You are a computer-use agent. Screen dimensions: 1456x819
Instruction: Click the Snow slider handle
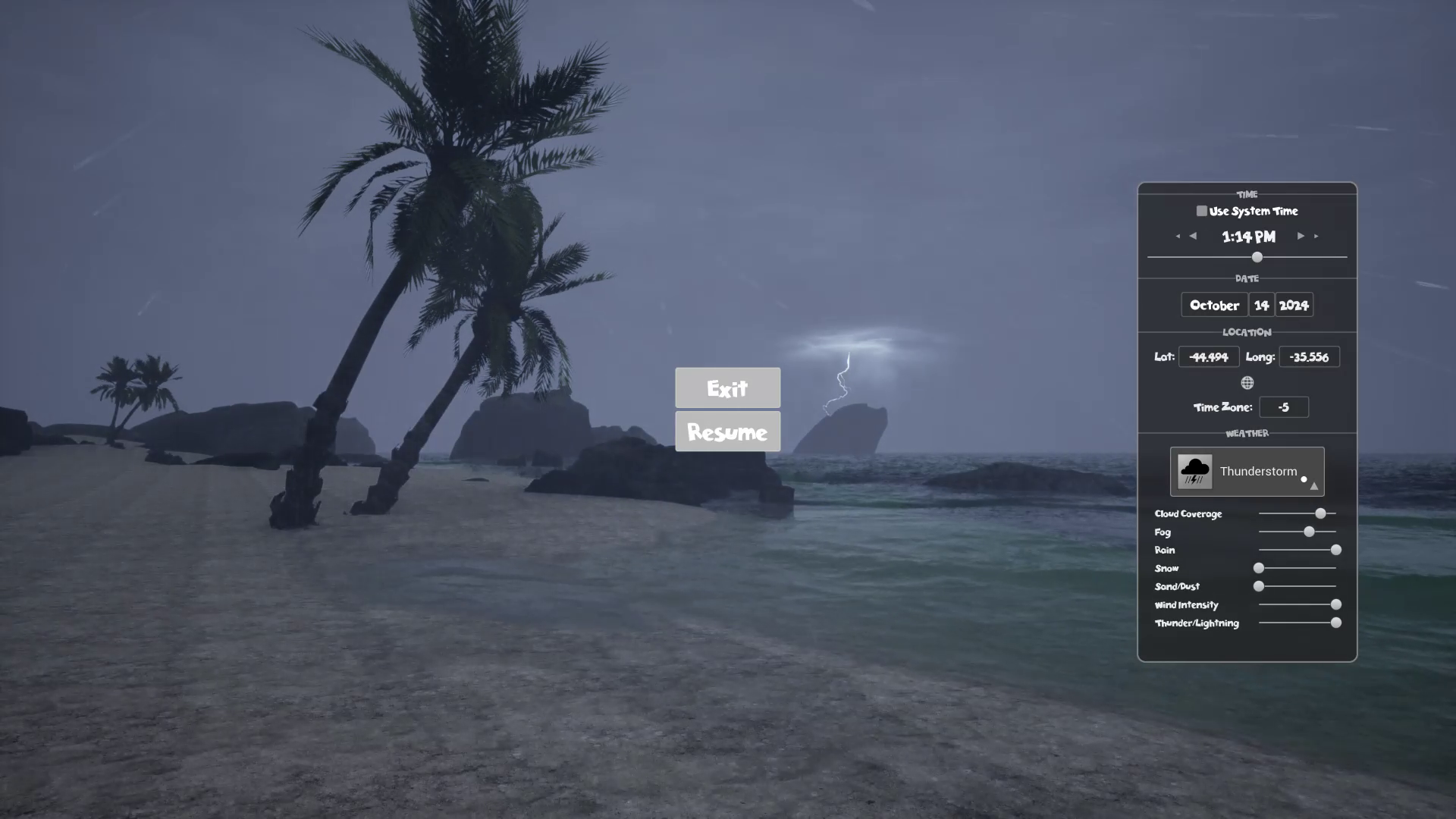[x=1259, y=568]
